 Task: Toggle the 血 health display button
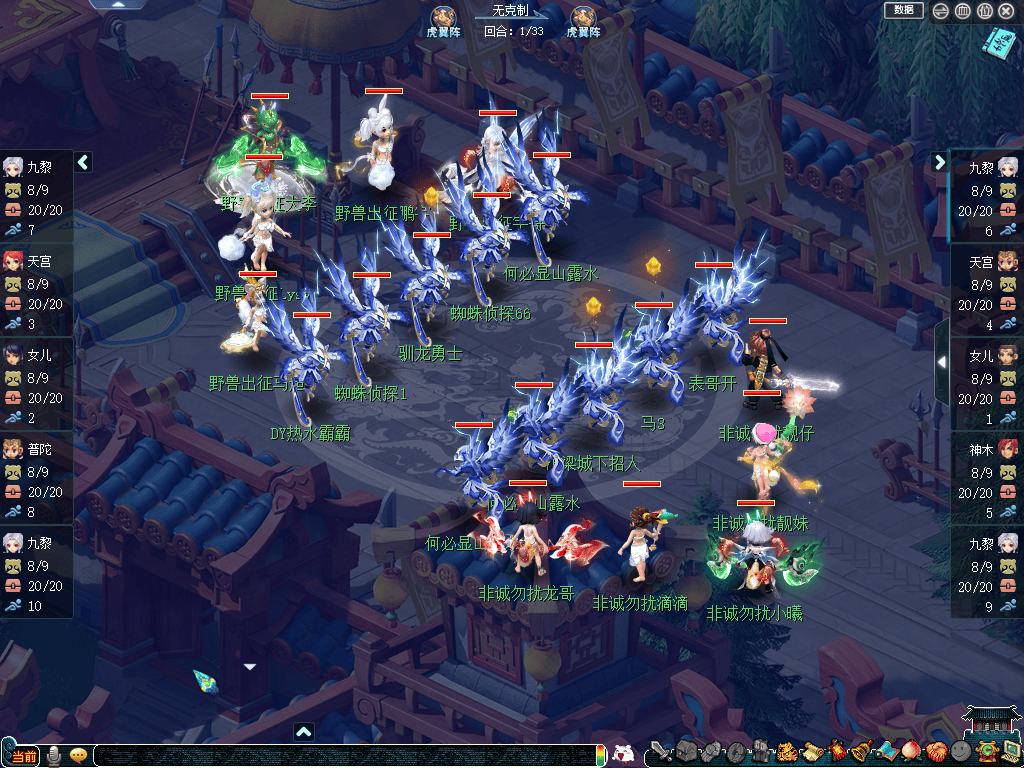[x=962, y=11]
